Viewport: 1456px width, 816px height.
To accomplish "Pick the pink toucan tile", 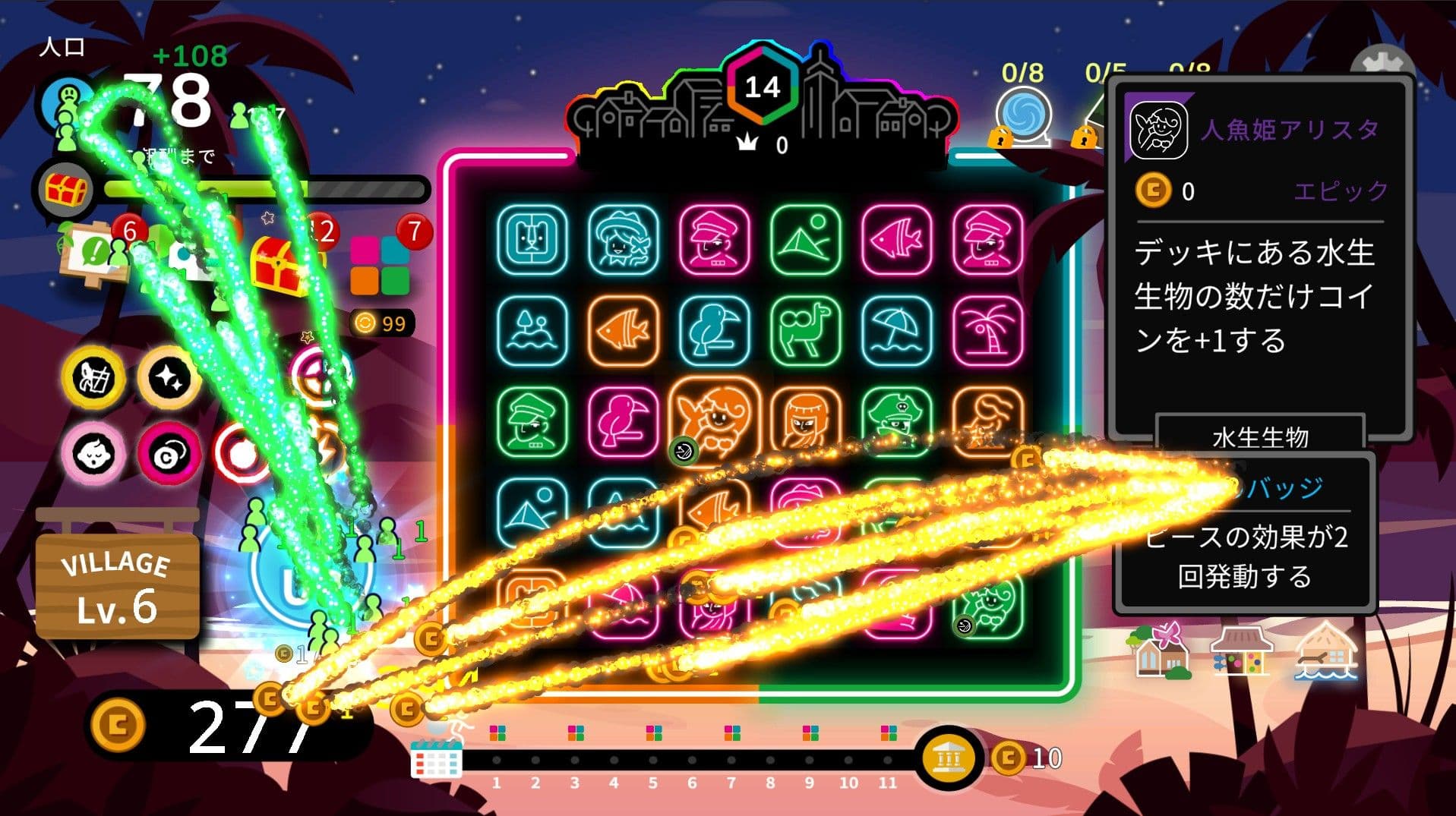I will tap(623, 422).
